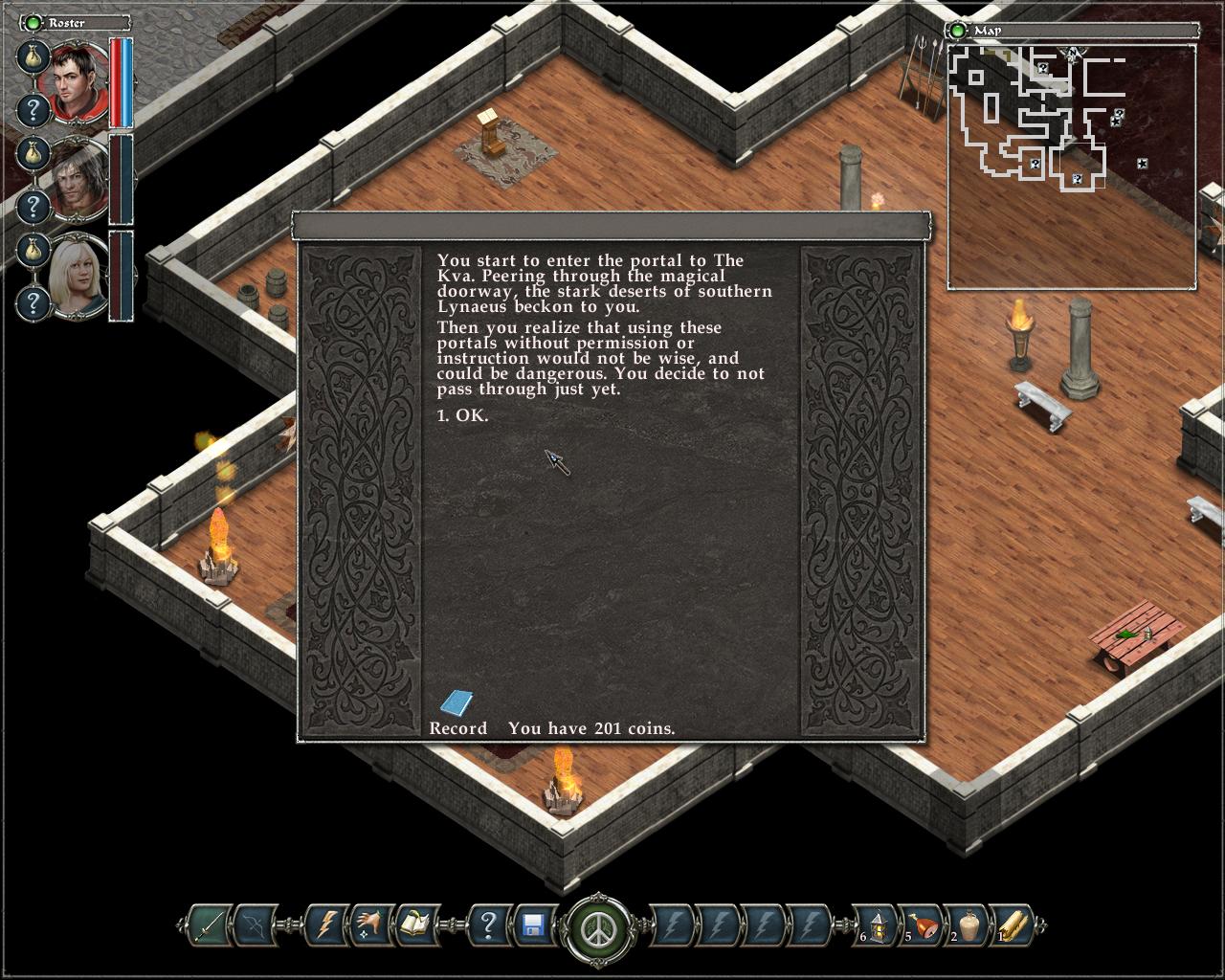Toggle the central peace symbol button
Viewport: 1225px width, 980px height.
pyautogui.click(x=599, y=927)
